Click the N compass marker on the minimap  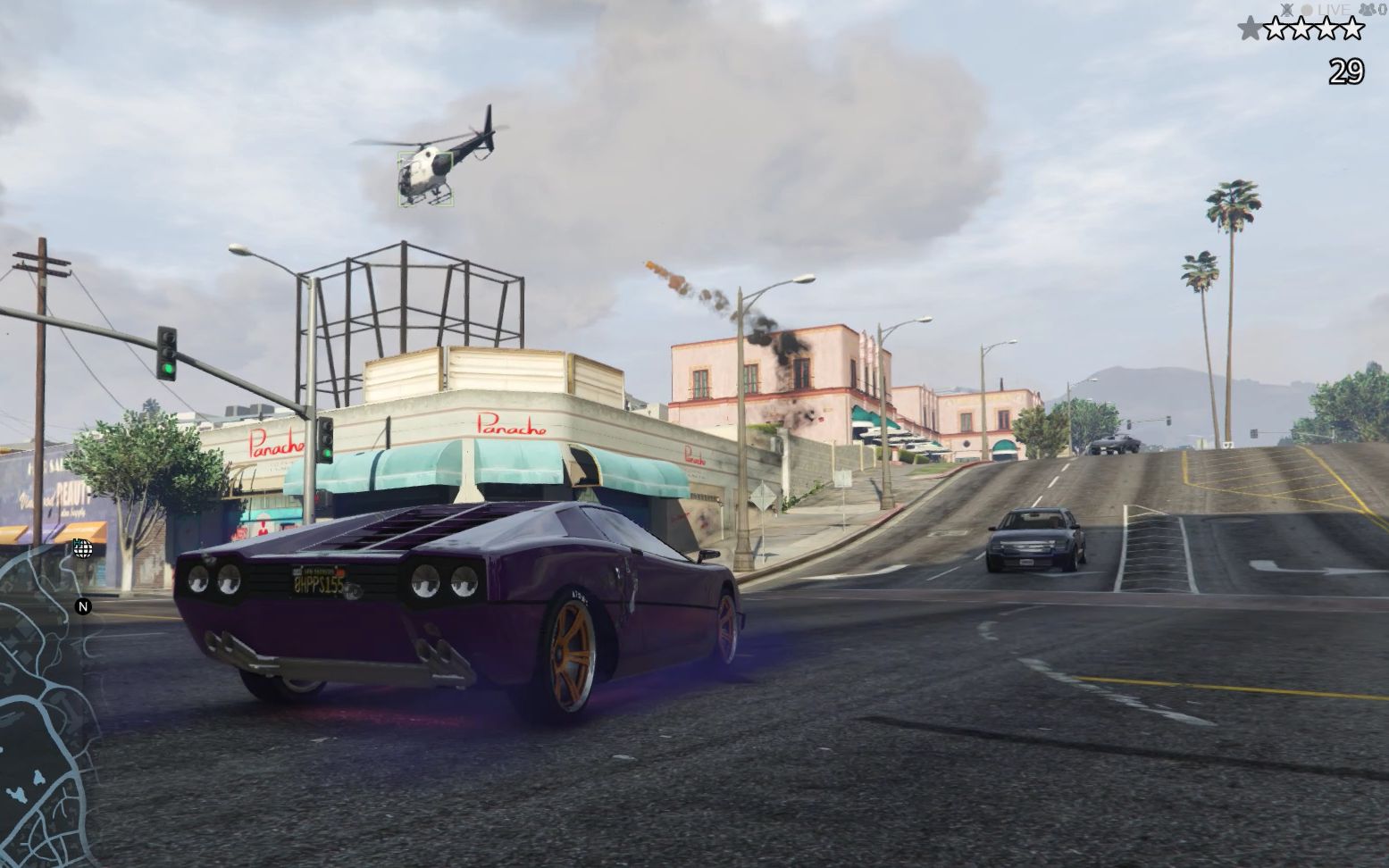pyautogui.click(x=81, y=606)
